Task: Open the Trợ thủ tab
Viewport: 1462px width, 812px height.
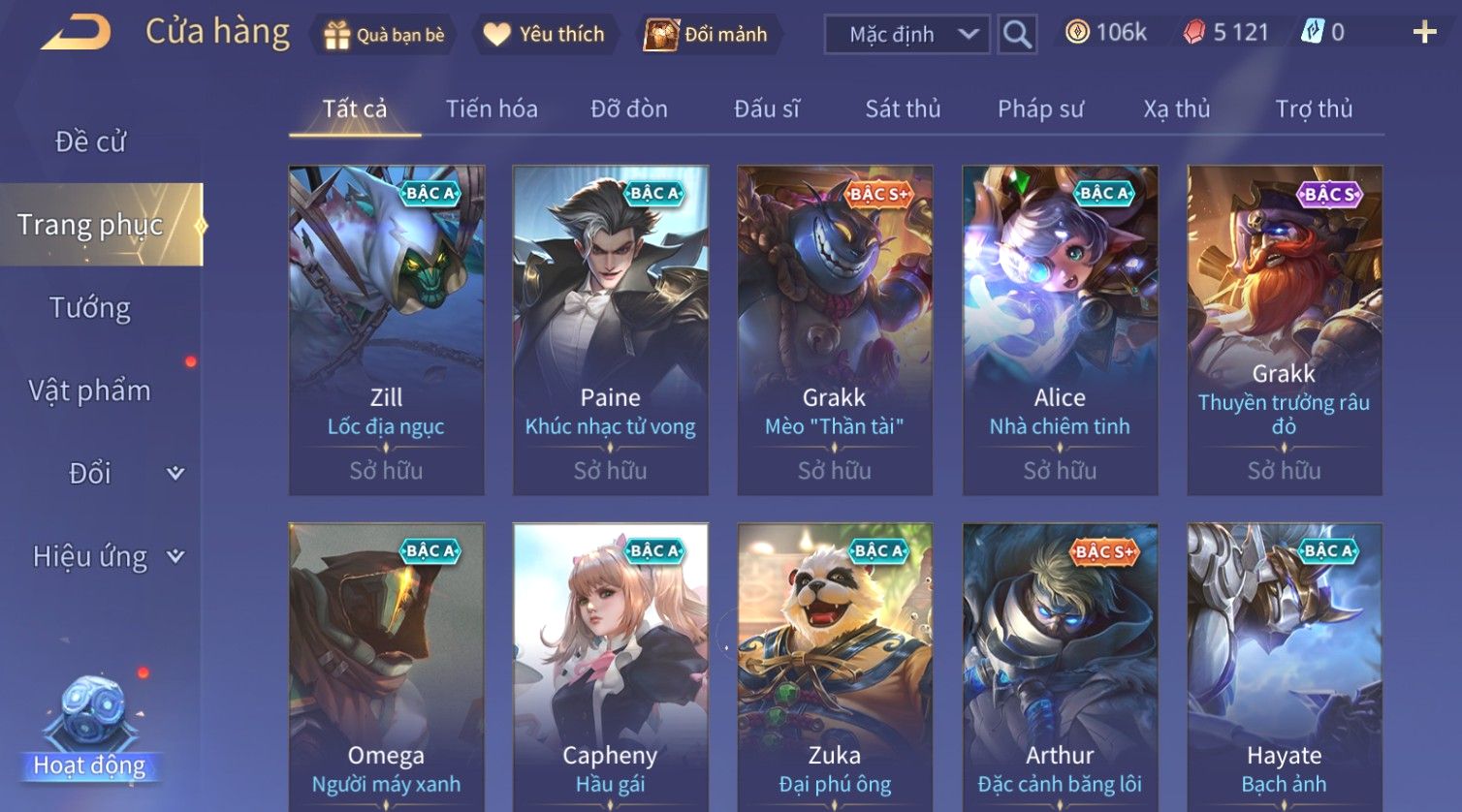Action: (1314, 109)
